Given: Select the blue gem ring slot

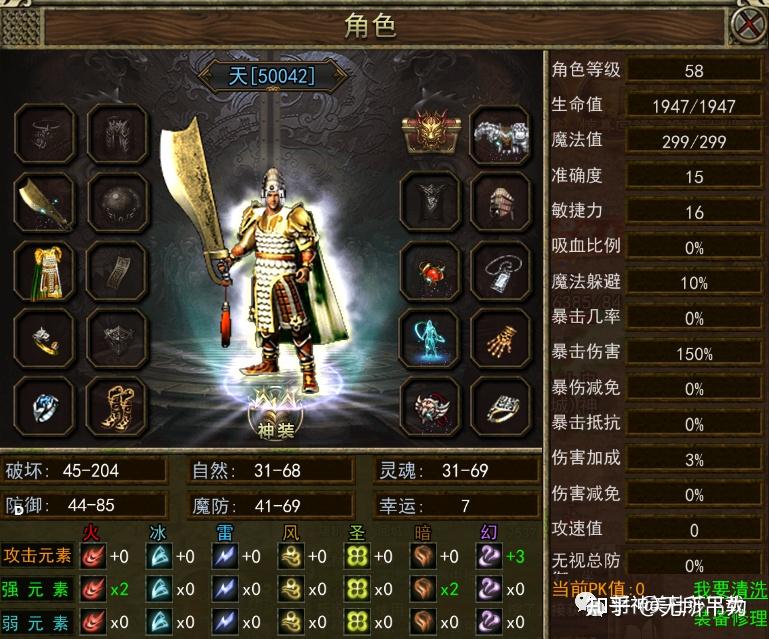Looking at the screenshot, I should [x=44, y=404].
